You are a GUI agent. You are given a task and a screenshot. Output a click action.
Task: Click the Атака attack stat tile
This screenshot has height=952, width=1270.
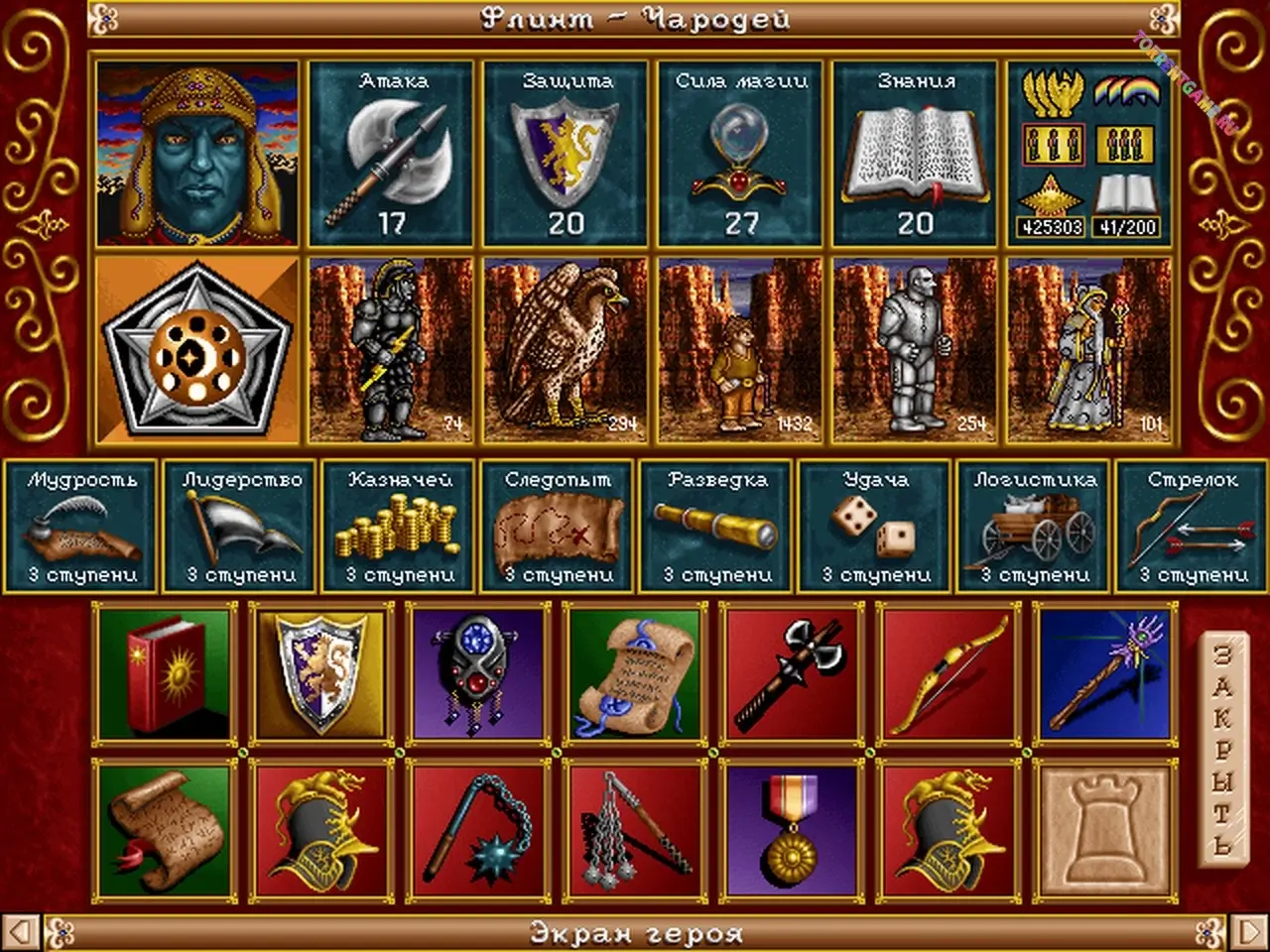pyautogui.click(x=392, y=154)
